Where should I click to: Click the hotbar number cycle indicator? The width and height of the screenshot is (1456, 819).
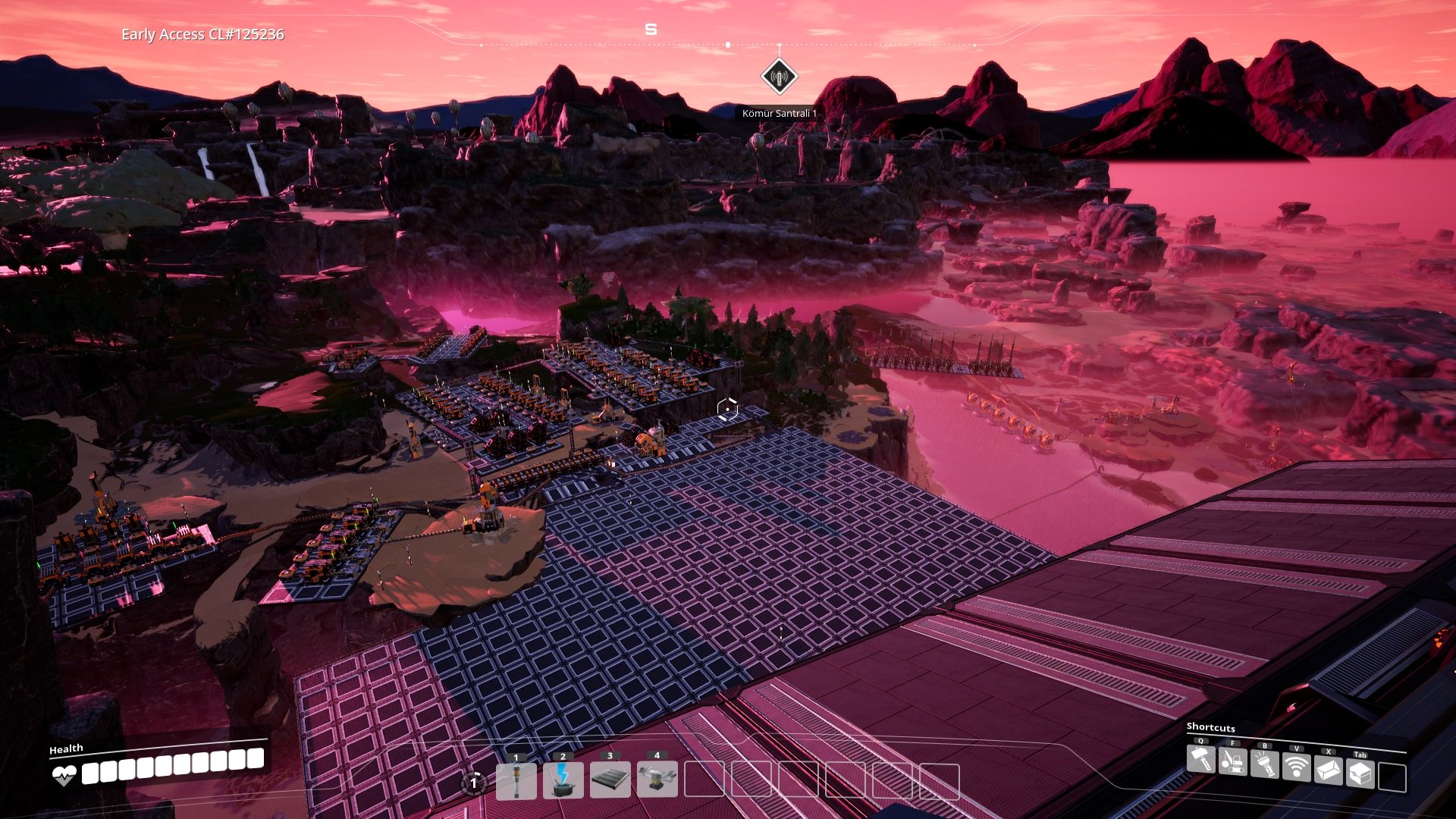pyautogui.click(x=474, y=783)
